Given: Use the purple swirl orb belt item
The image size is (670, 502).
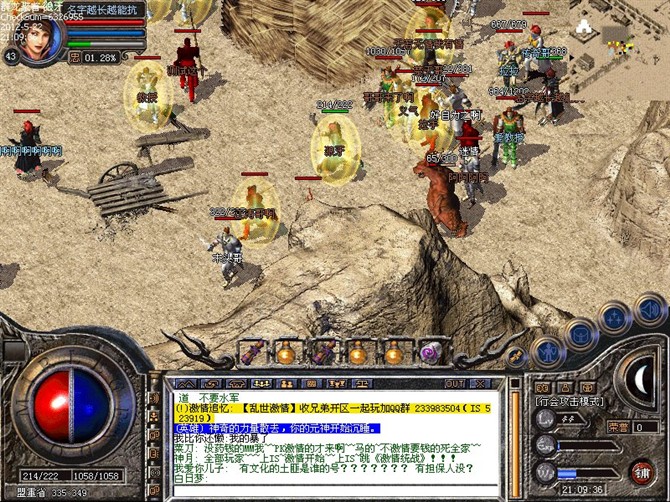Looking at the screenshot, I should point(430,352).
